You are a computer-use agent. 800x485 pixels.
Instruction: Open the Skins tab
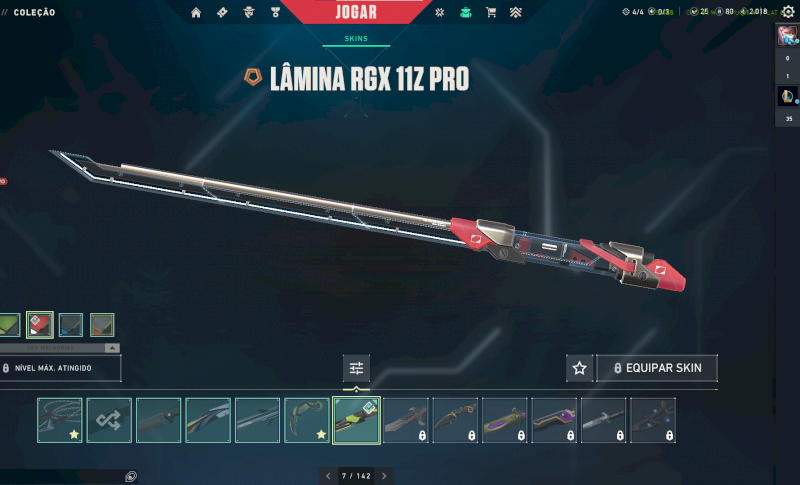click(x=356, y=39)
